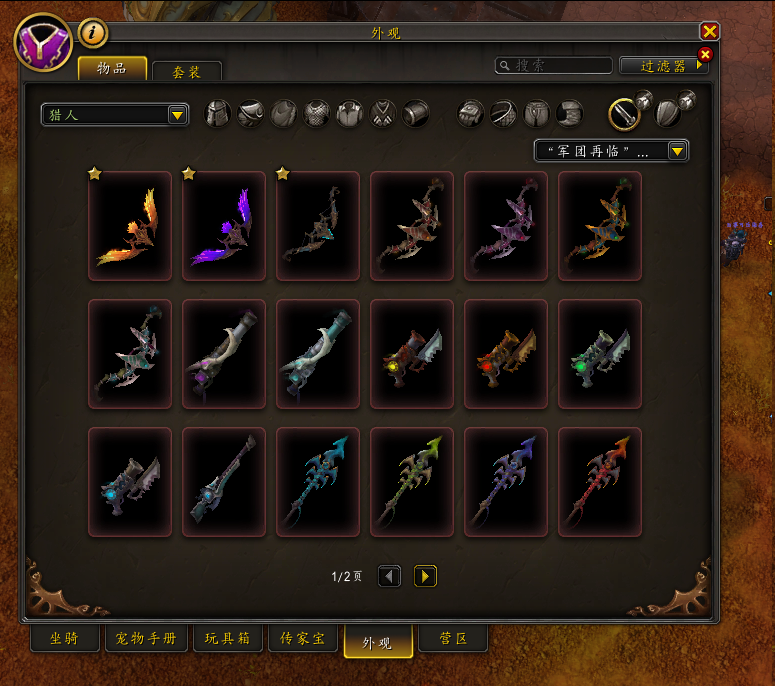This screenshot has height=686, width=775.
Task: Select the red serpent polearm appearance
Action: (600, 482)
